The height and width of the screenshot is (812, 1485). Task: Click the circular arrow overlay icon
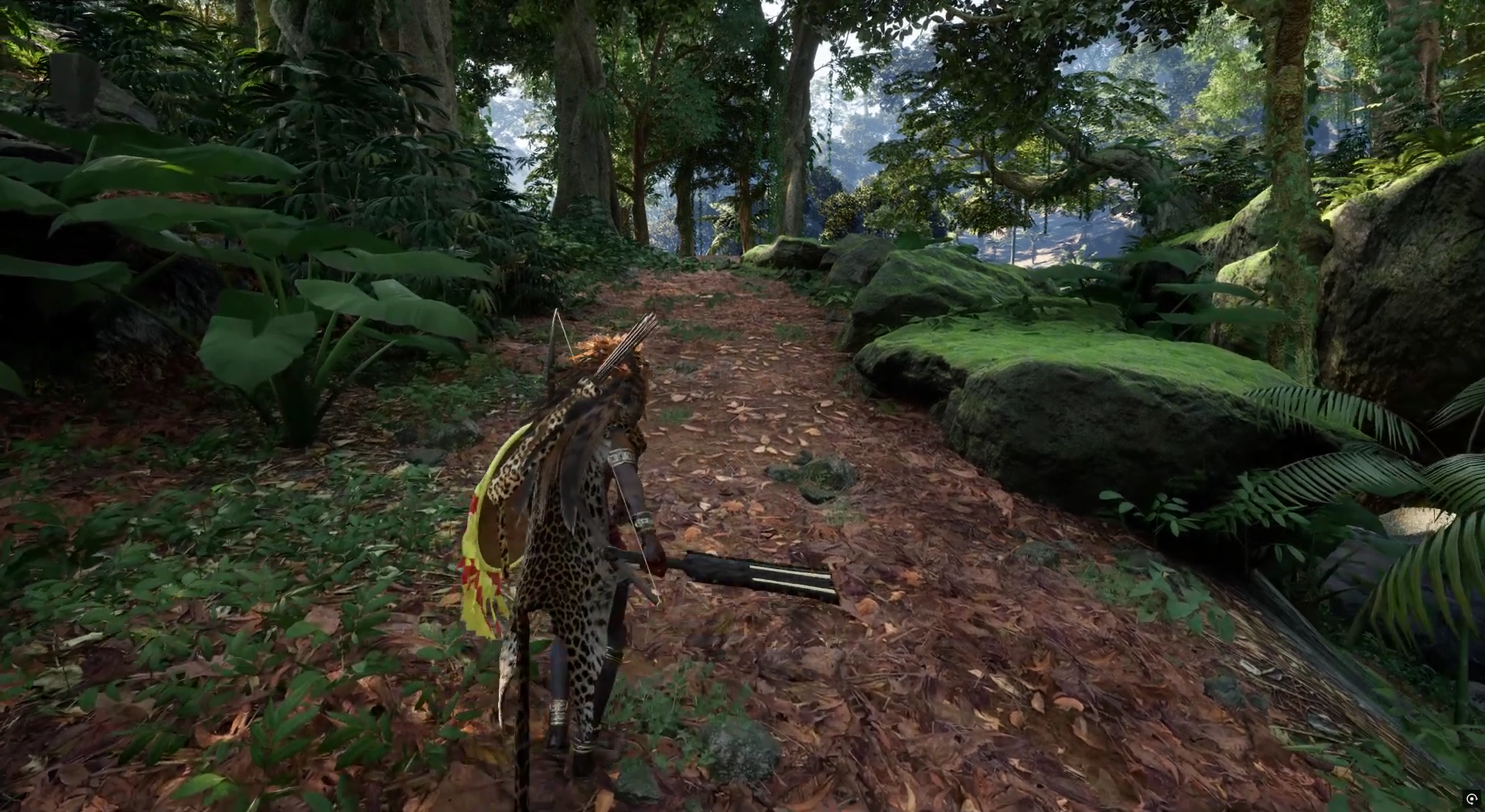[x=1471, y=799]
